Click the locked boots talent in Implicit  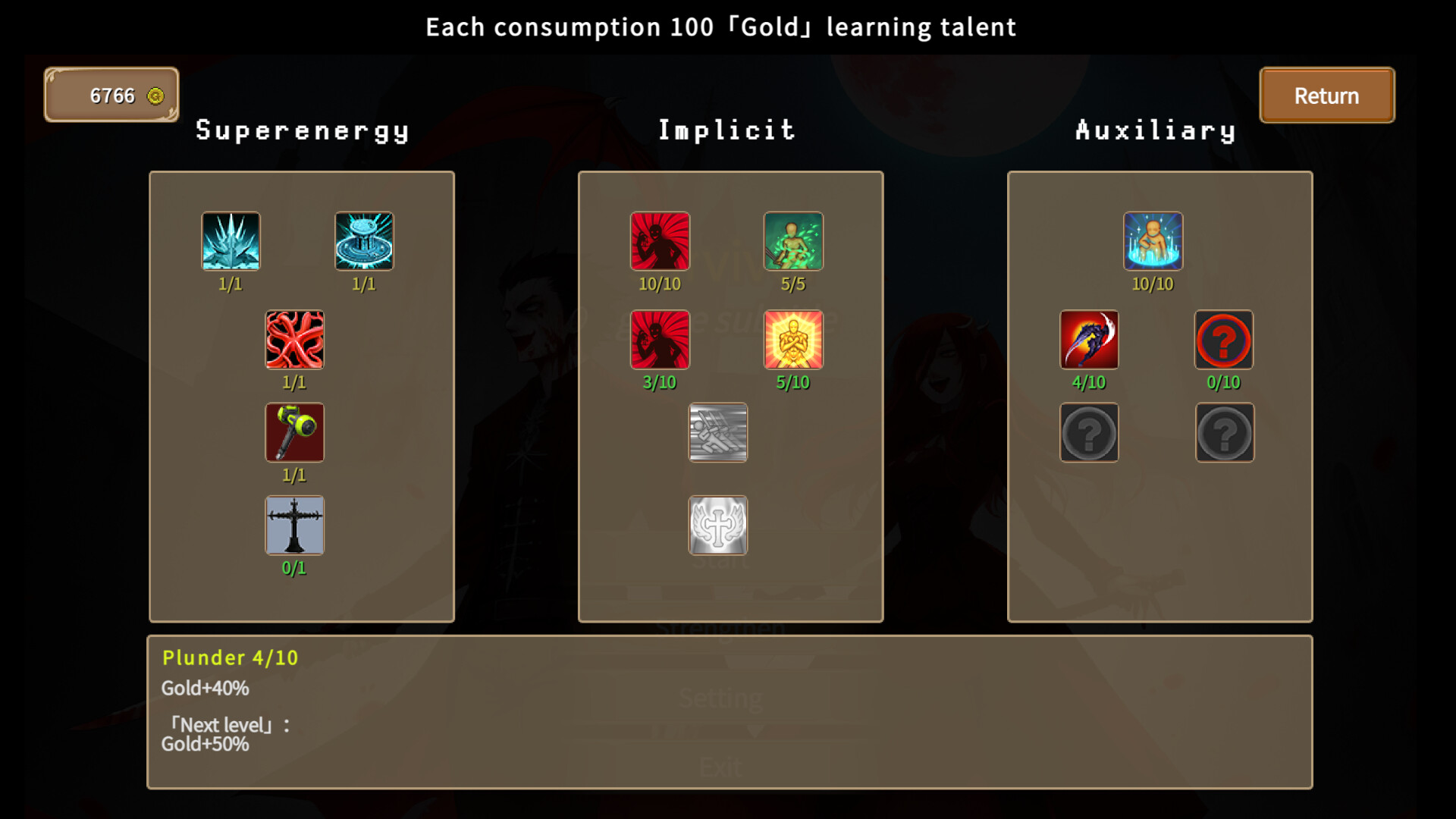pos(718,433)
